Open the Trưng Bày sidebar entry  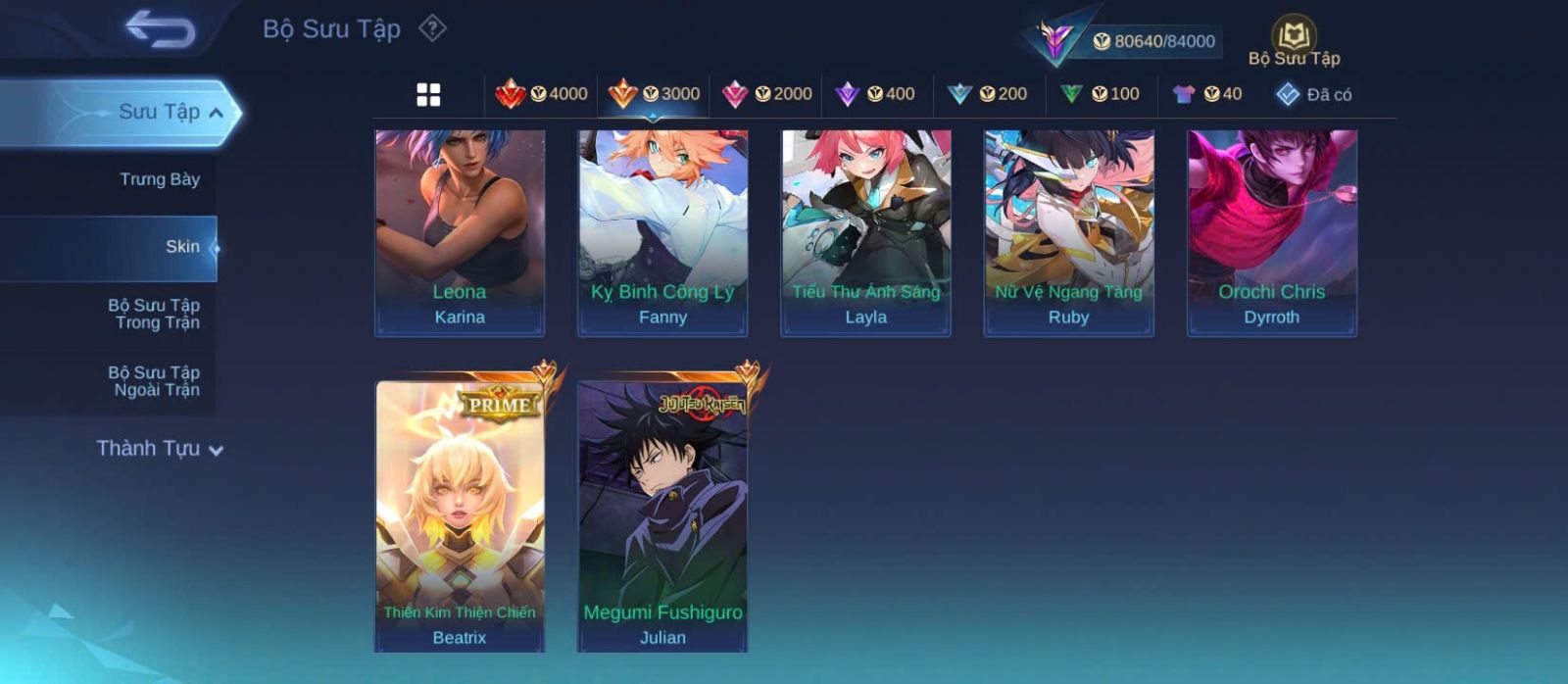pos(159,179)
